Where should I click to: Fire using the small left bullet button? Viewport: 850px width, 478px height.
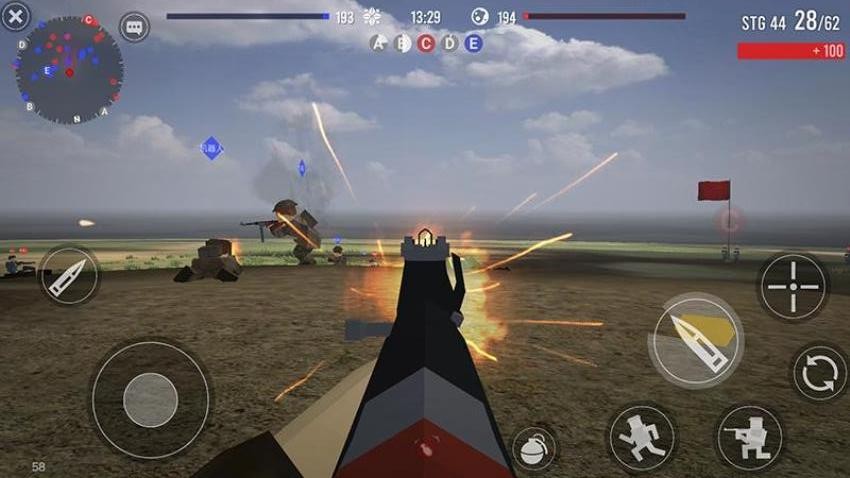click(69, 276)
